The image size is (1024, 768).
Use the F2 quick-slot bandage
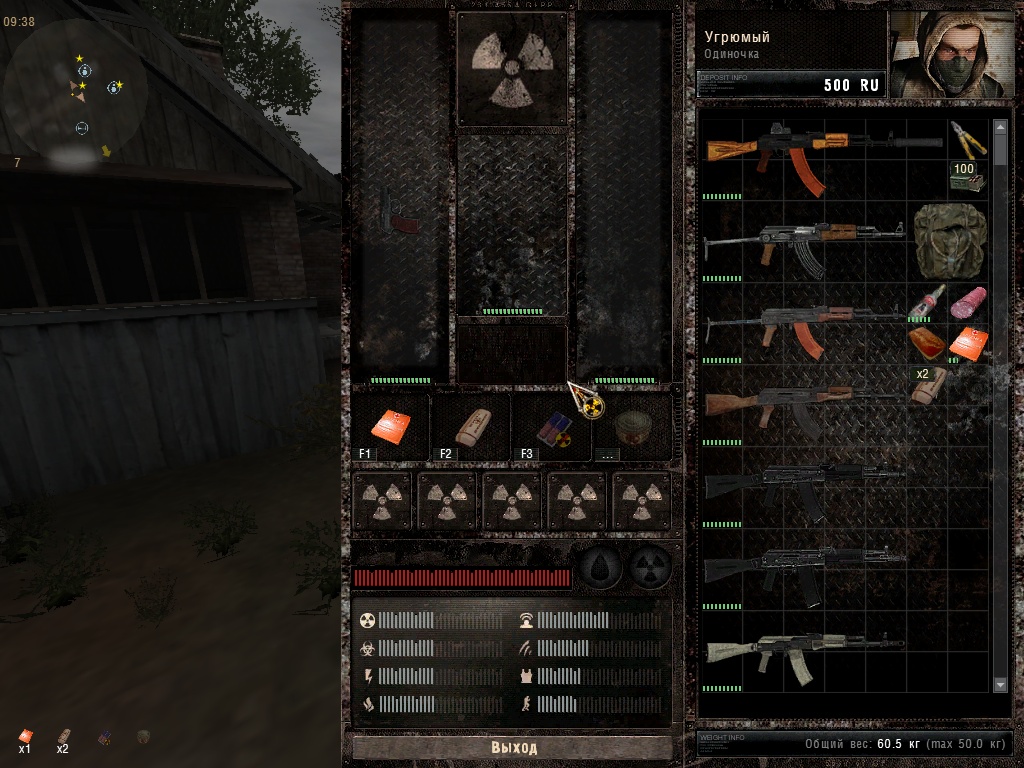tap(470, 427)
